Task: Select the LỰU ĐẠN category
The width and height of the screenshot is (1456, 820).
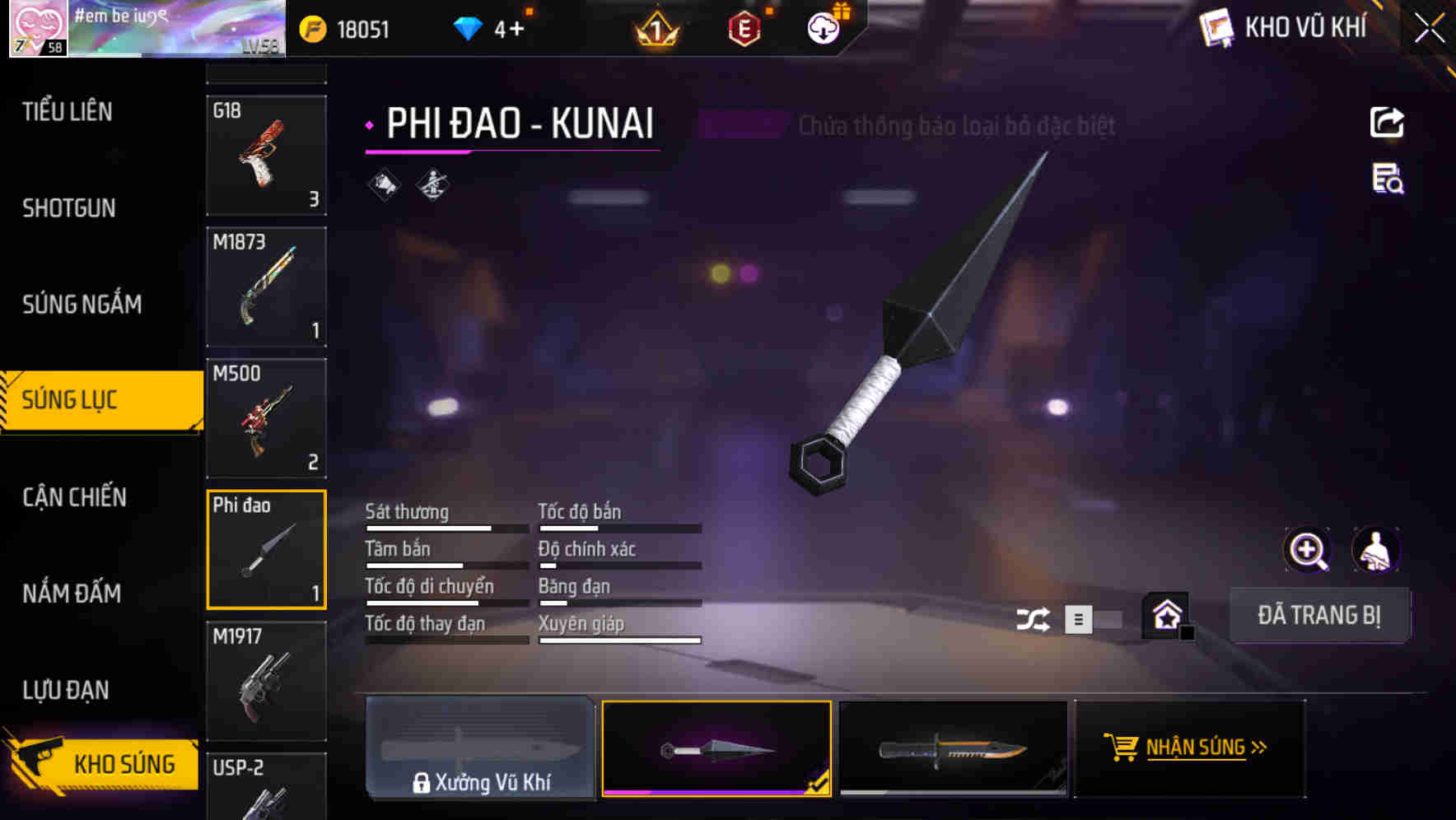Action: (x=66, y=690)
